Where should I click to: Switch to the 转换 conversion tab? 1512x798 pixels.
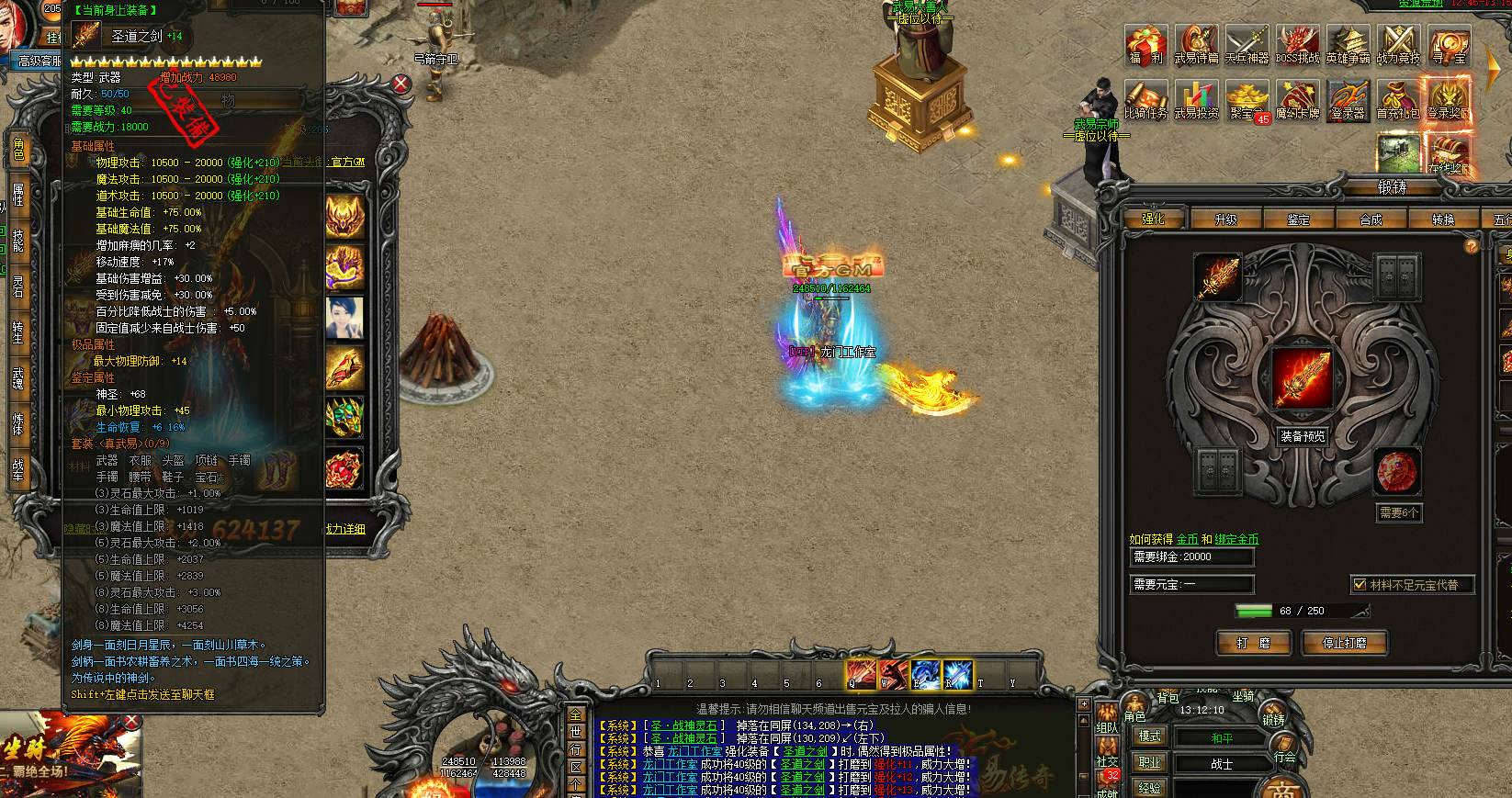[x=1443, y=219]
